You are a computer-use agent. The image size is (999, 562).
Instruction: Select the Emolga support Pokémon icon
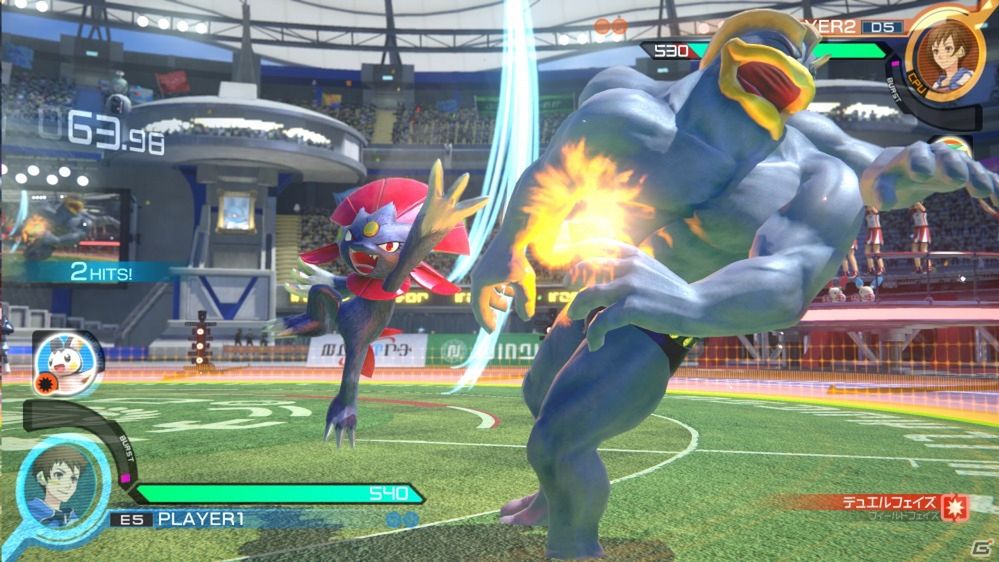67,357
